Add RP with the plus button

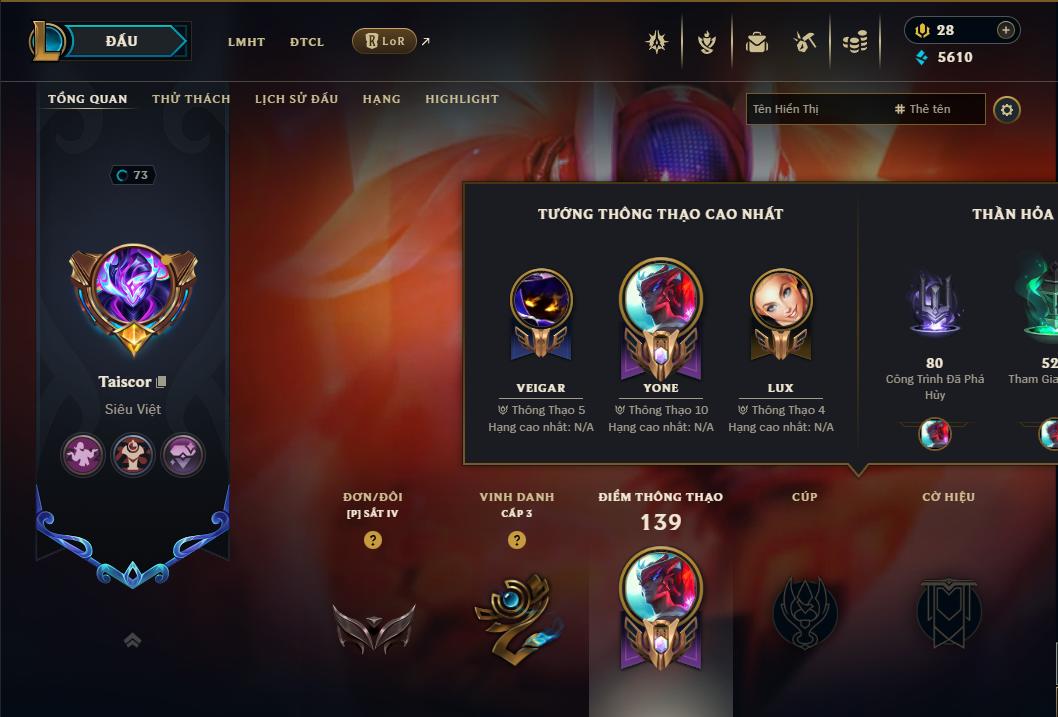tap(1006, 30)
